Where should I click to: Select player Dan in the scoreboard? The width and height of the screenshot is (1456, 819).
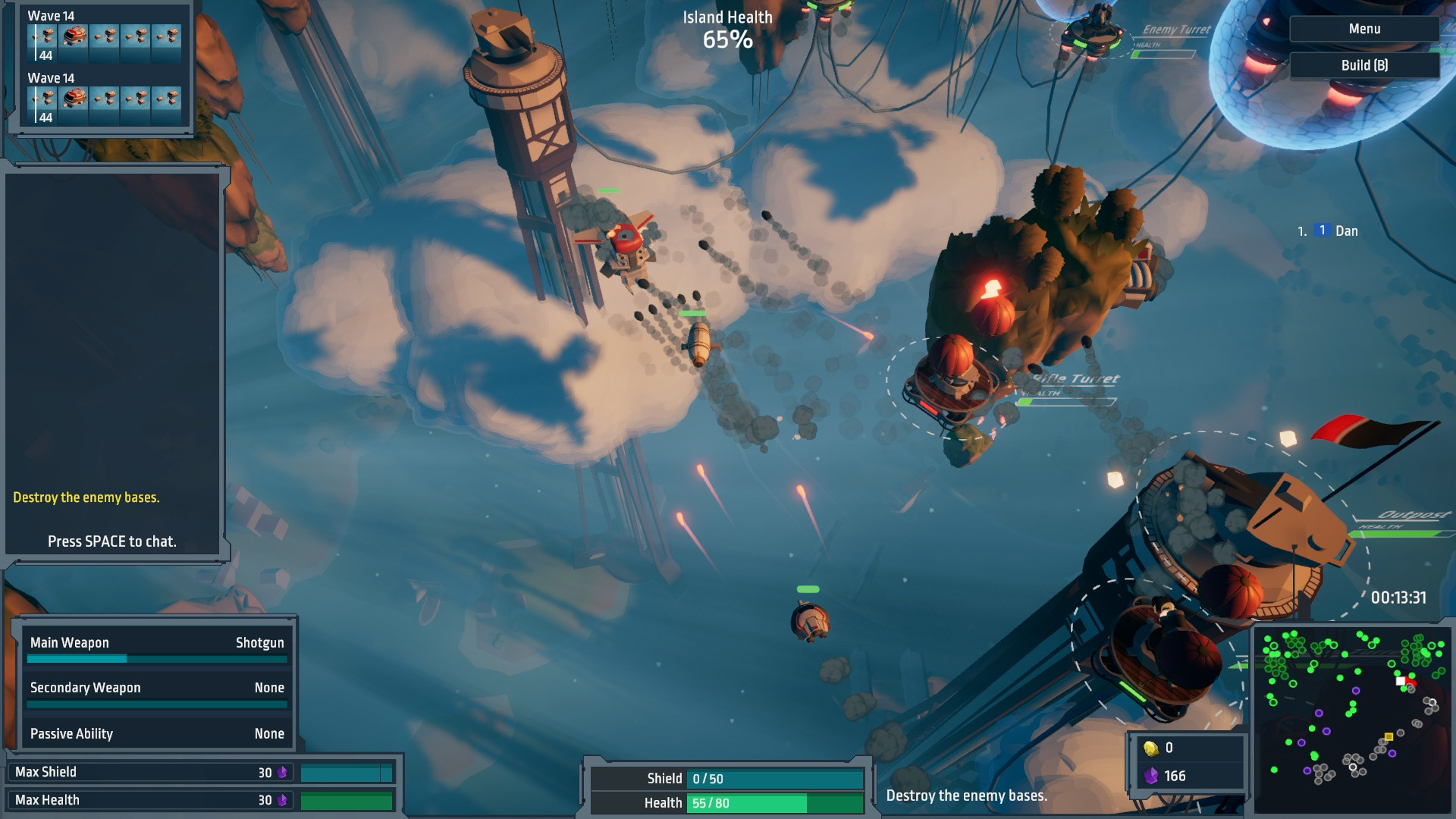(x=1345, y=231)
